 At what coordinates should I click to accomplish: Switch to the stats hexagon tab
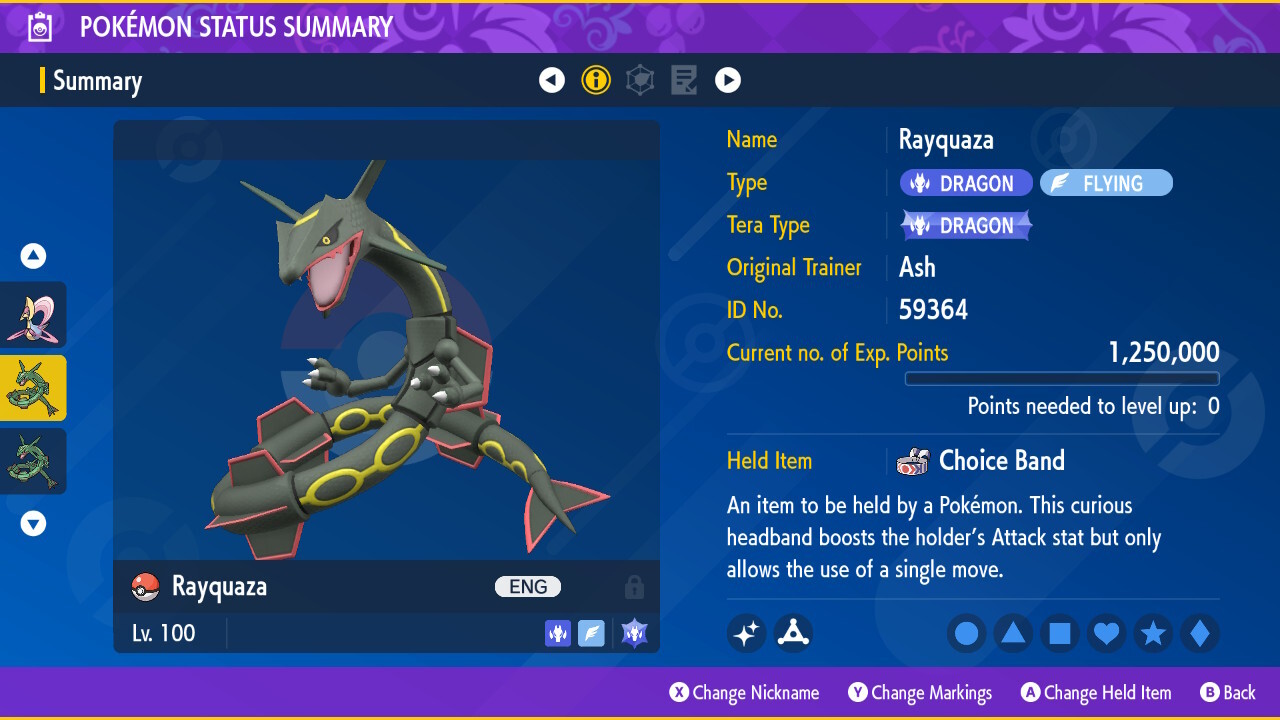(640, 80)
